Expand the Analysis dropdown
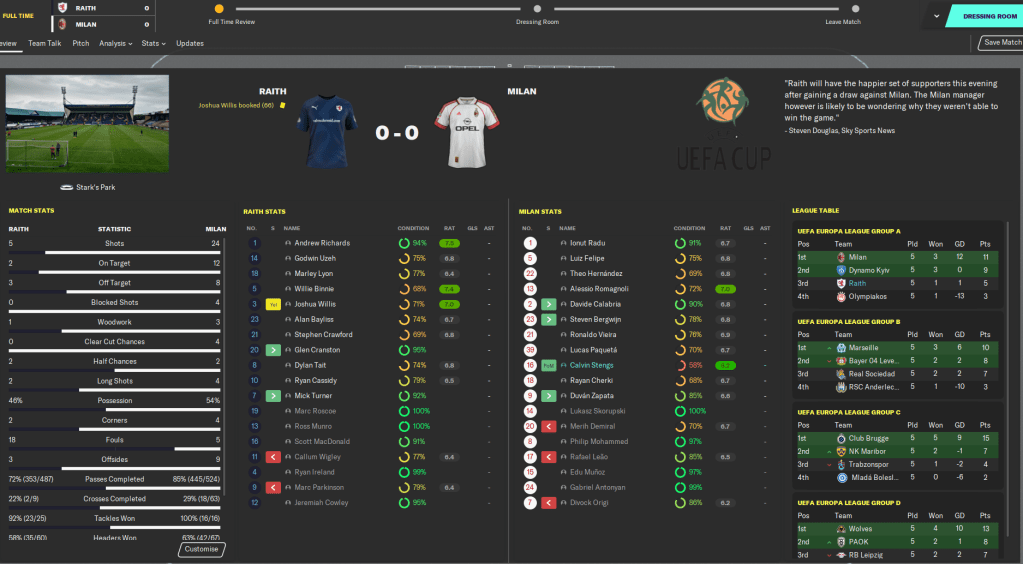The height and width of the screenshot is (564, 1023). pos(115,43)
